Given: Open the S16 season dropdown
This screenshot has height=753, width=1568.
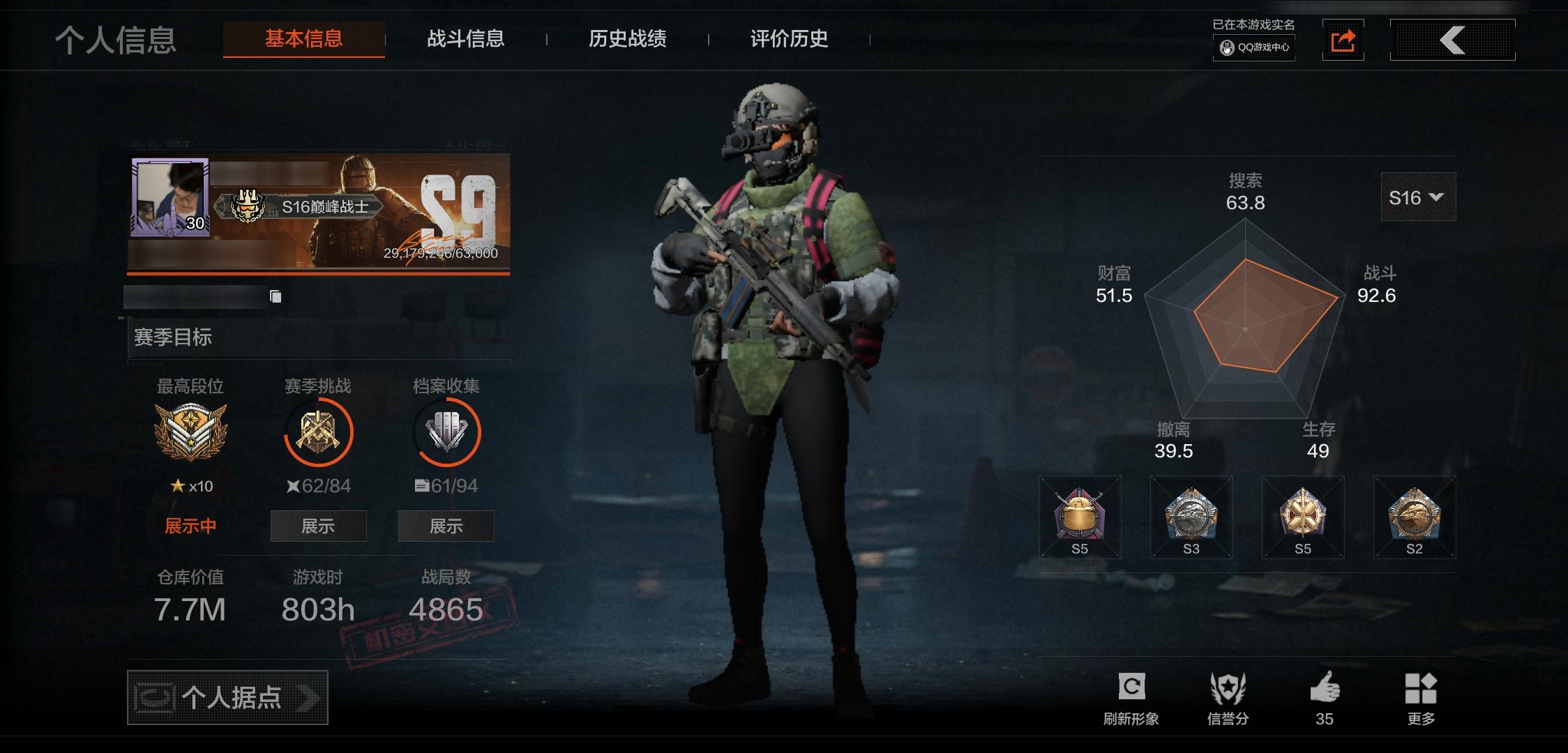Looking at the screenshot, I should (1417, 197).
